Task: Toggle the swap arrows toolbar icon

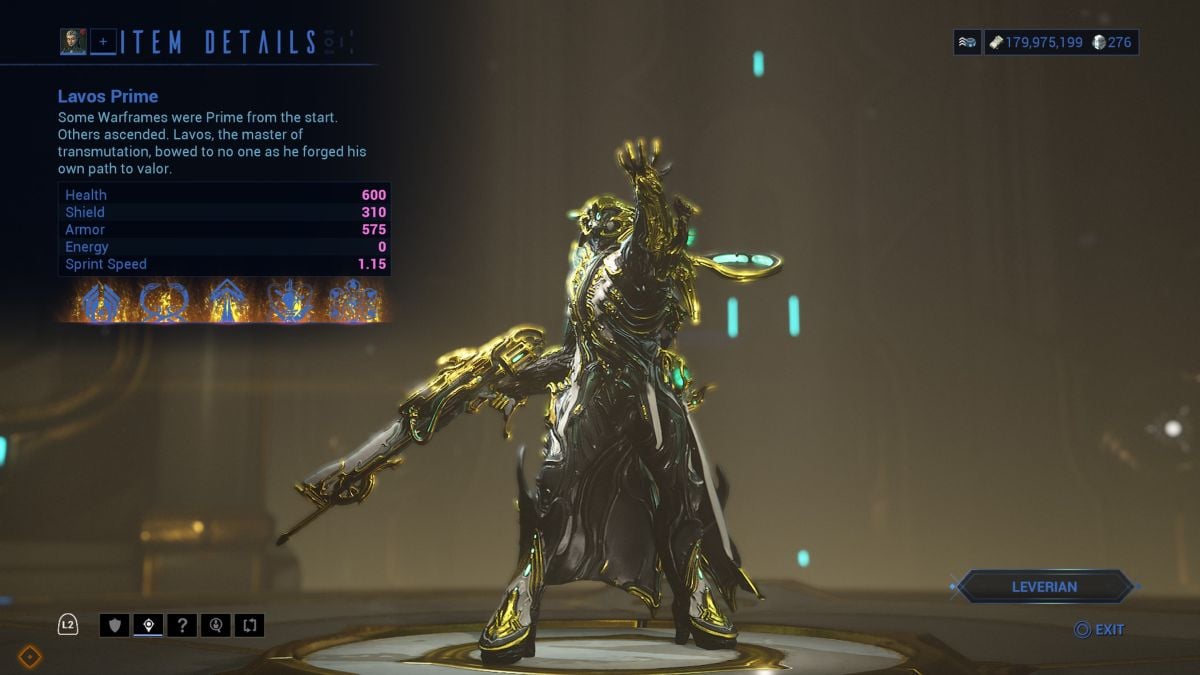Action: 249,626
